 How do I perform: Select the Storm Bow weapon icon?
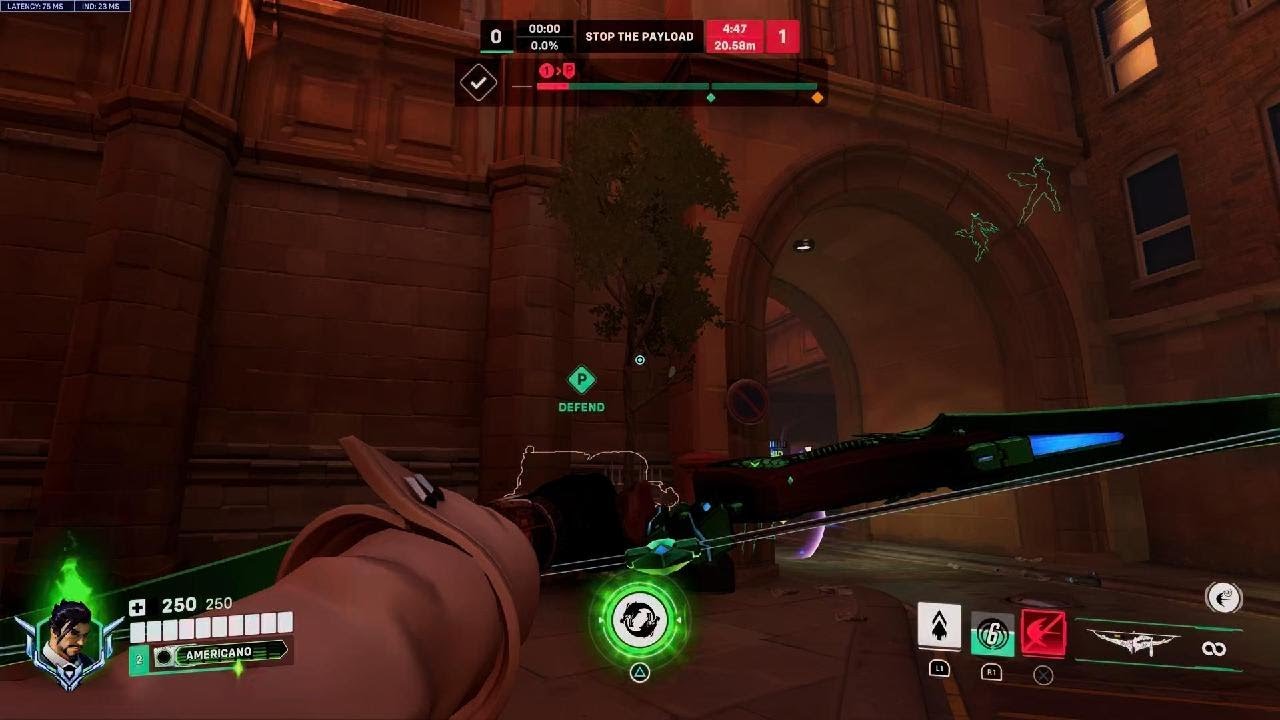click(1133, 641)
